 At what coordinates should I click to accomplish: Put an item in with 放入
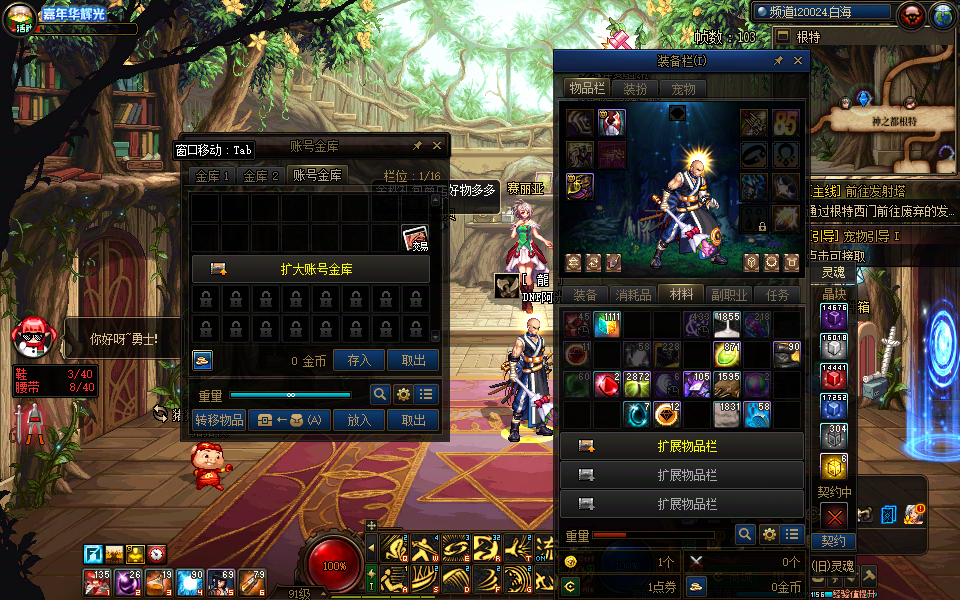click(359, 420)
